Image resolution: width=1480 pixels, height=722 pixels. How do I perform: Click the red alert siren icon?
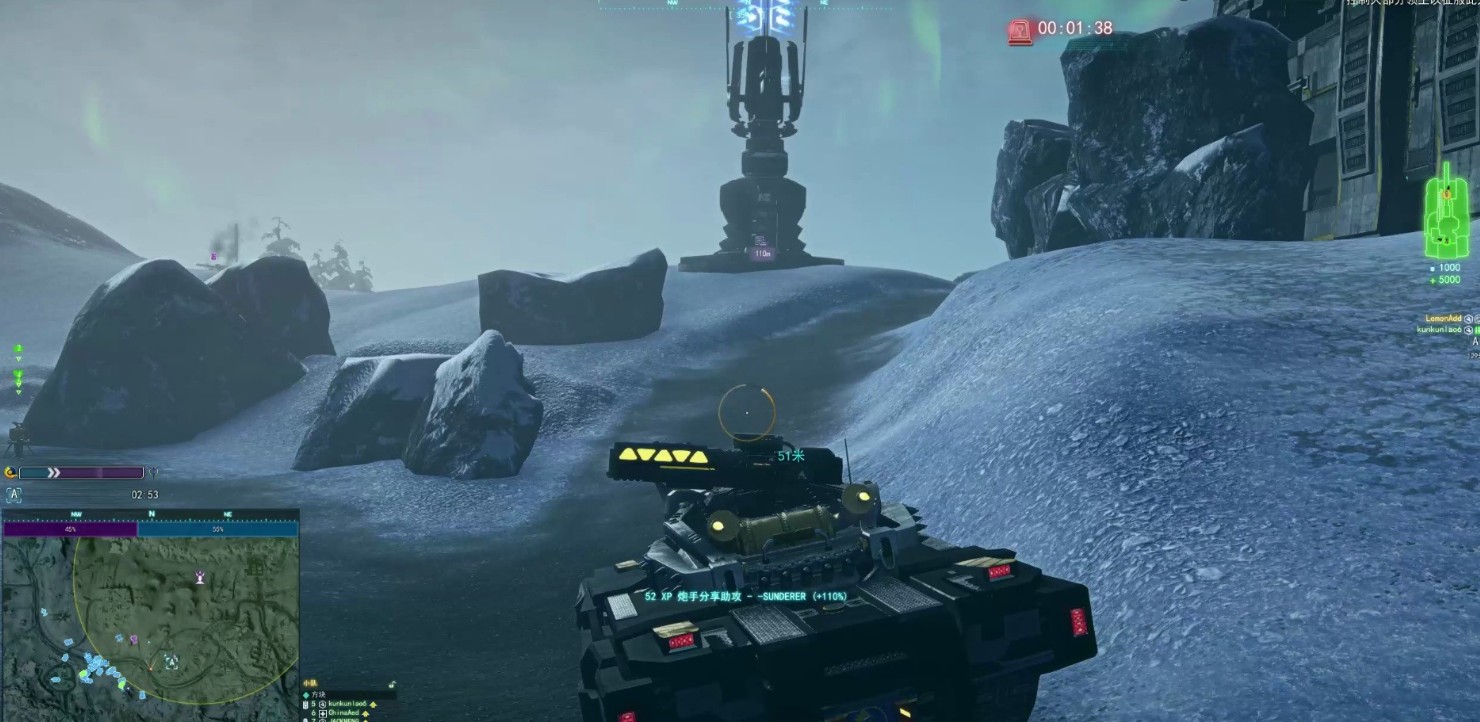(1019, 30)
